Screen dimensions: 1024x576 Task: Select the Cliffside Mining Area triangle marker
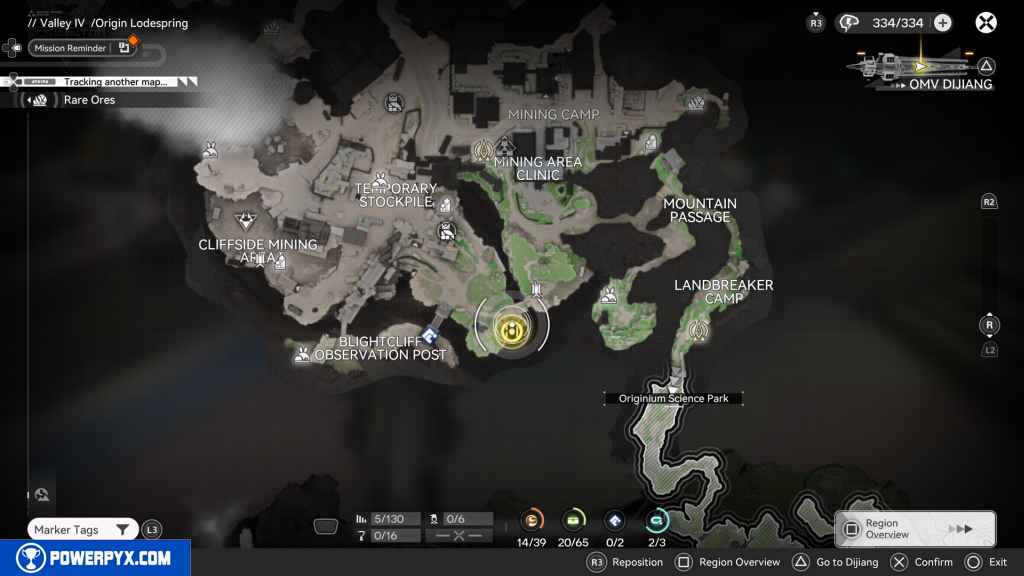(x=244, y=221)
